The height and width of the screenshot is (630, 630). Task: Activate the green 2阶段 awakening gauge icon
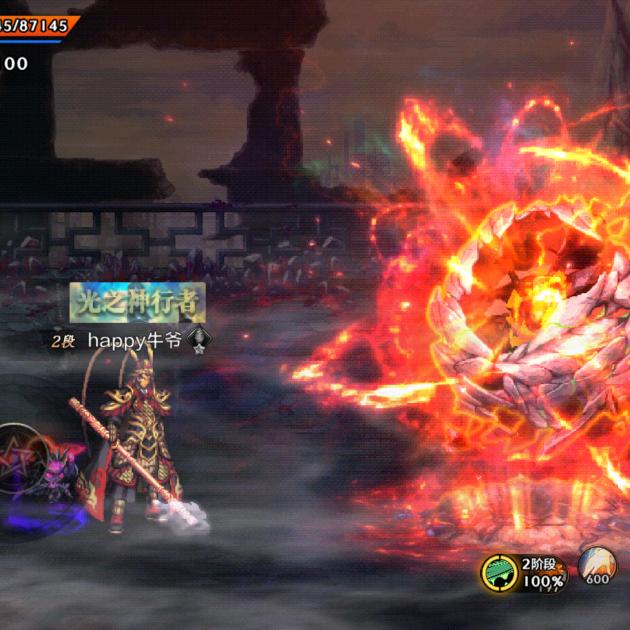(x=500, y=572)
